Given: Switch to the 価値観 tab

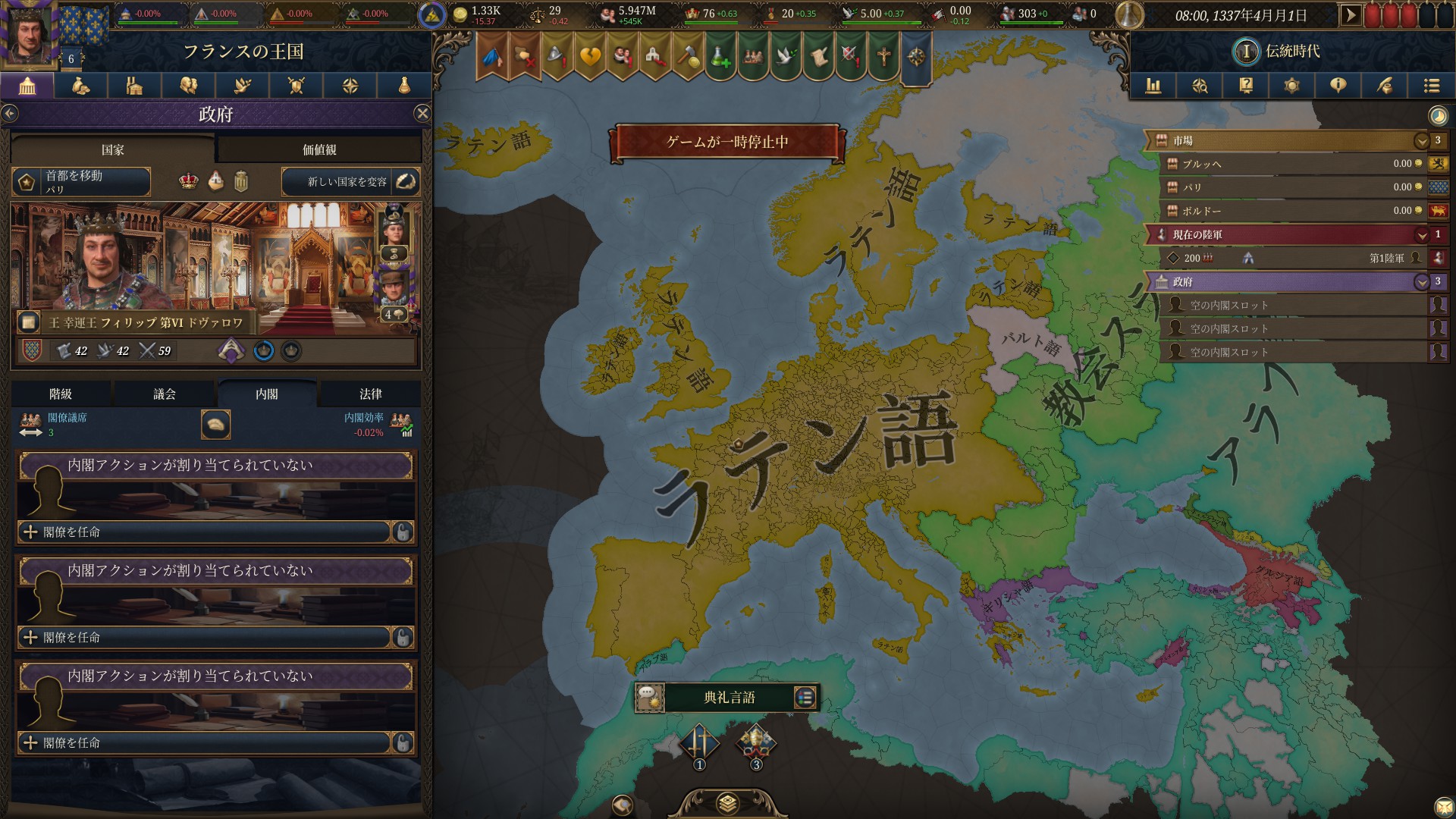Looking at the screenshot, I should pyautogui.click(x=318, y=149).
